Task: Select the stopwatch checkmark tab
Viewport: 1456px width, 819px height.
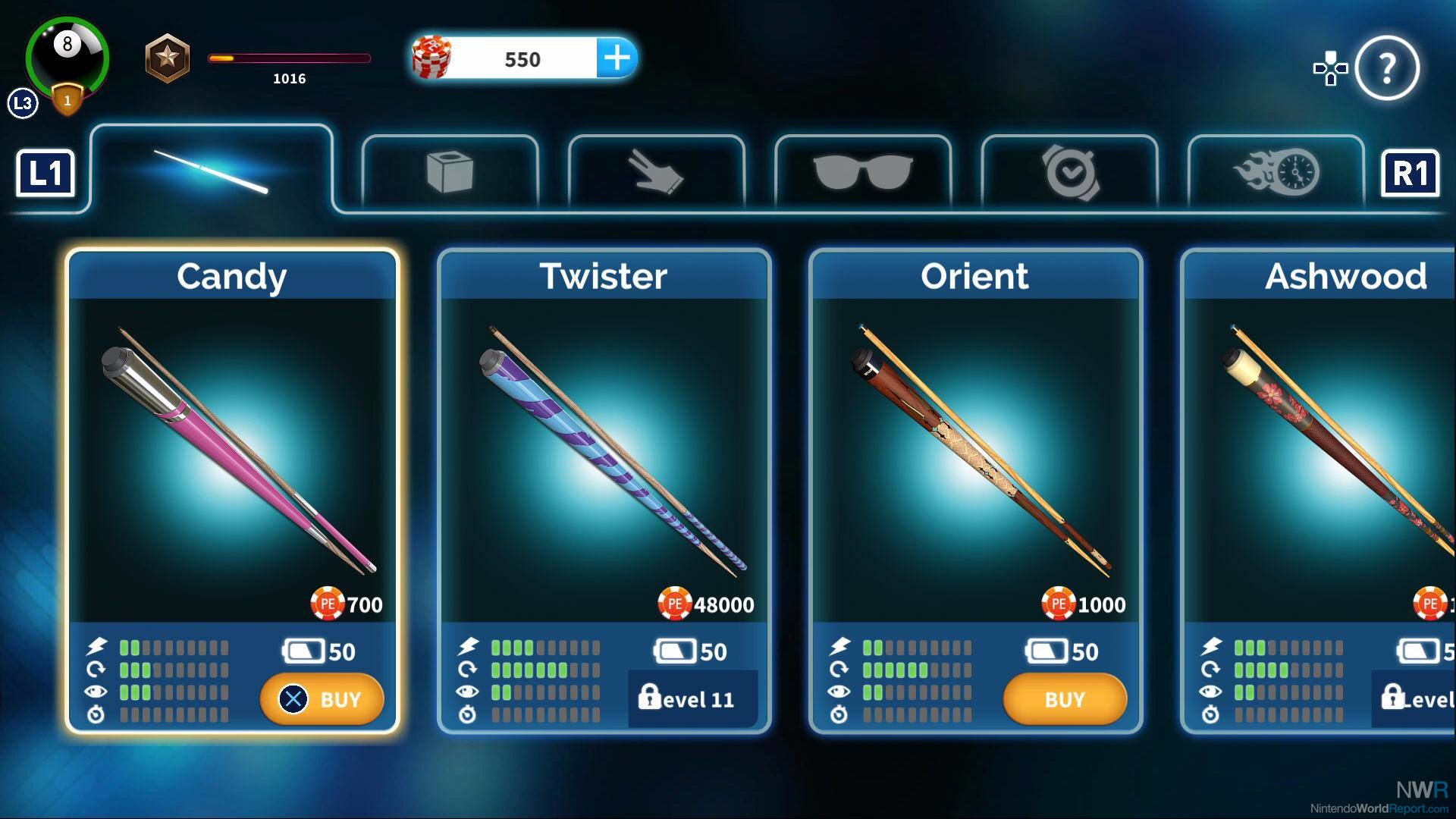Action: coord(1069,173)
